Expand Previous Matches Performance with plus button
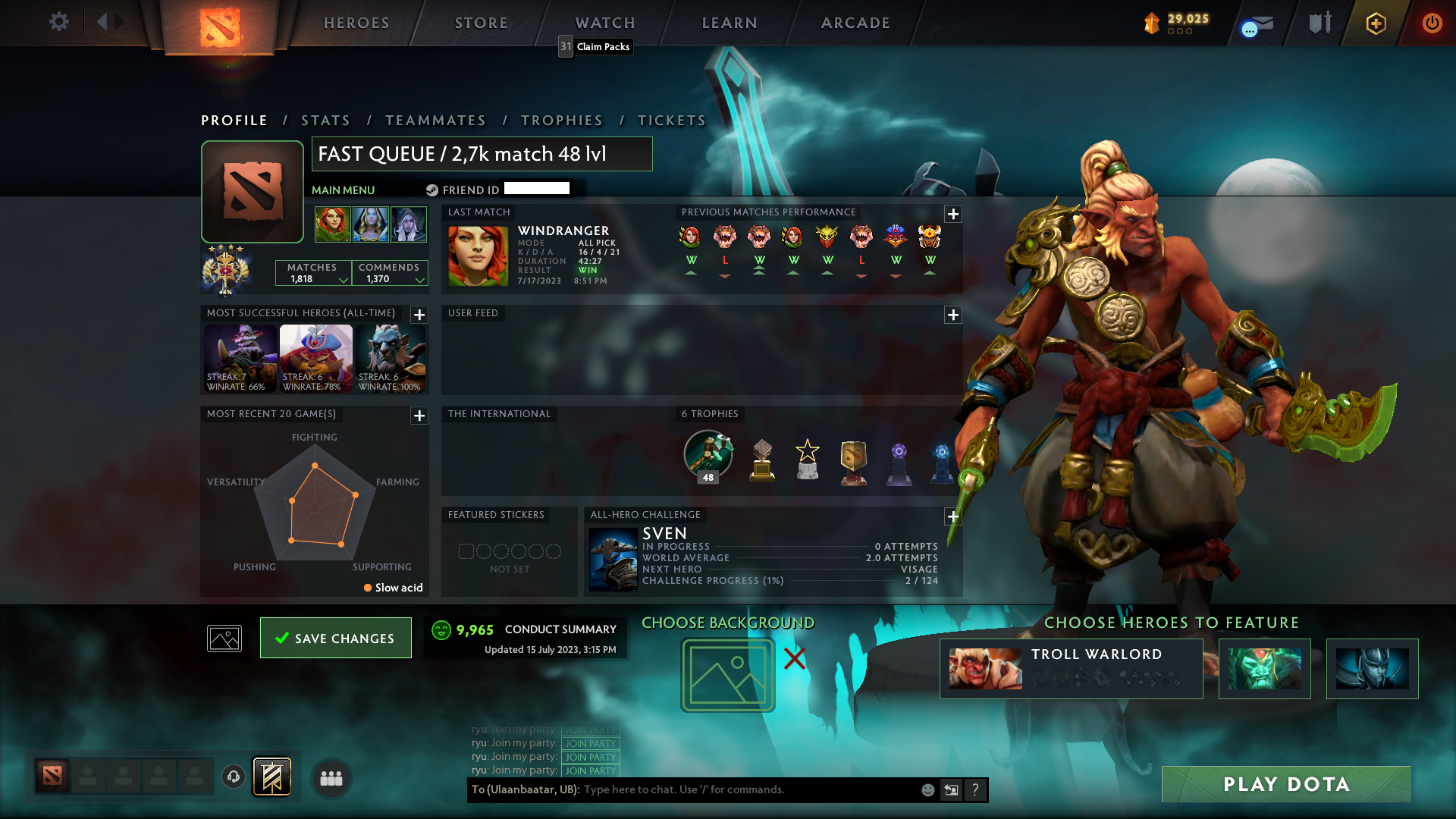This screenshot has height=819, width=1456. [952, 215]
